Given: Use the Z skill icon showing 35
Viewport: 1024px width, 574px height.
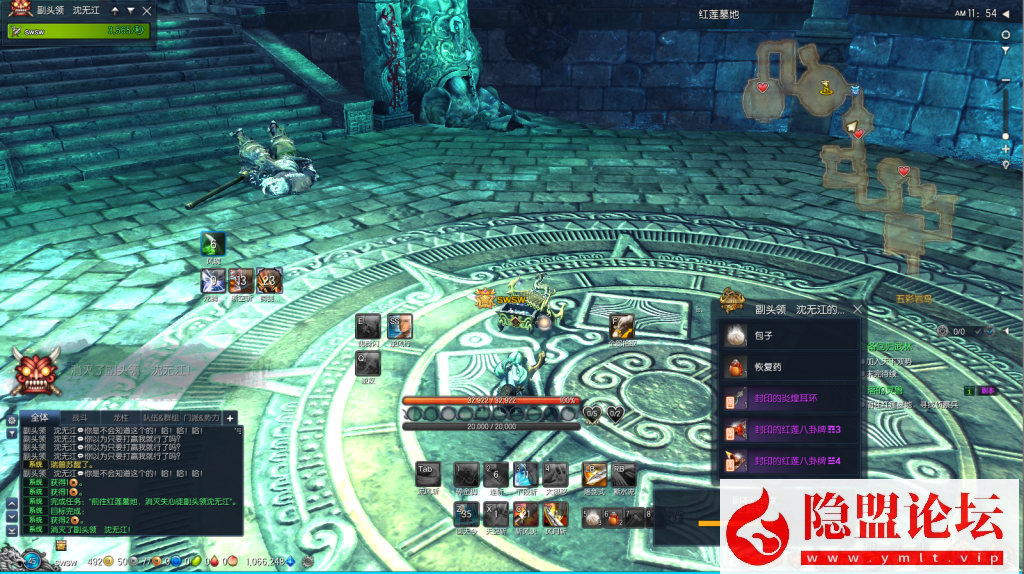Looking at the screenshot, I should [467, 514].
